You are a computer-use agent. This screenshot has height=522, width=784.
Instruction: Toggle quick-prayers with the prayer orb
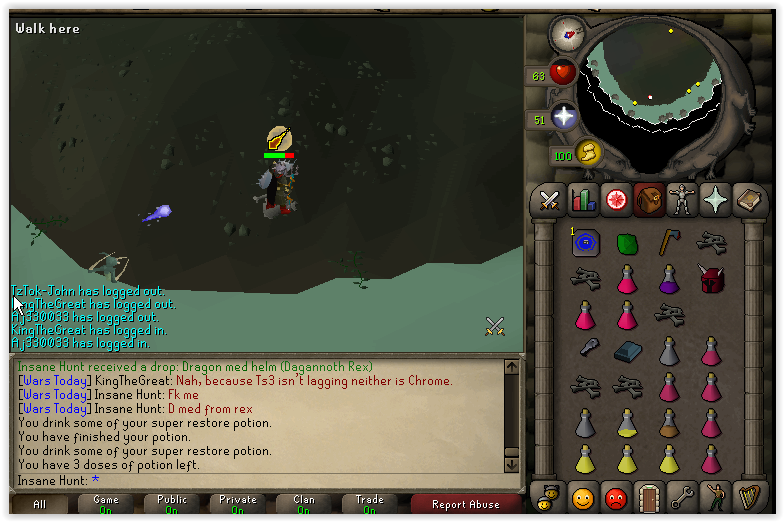tap(564, 116)
